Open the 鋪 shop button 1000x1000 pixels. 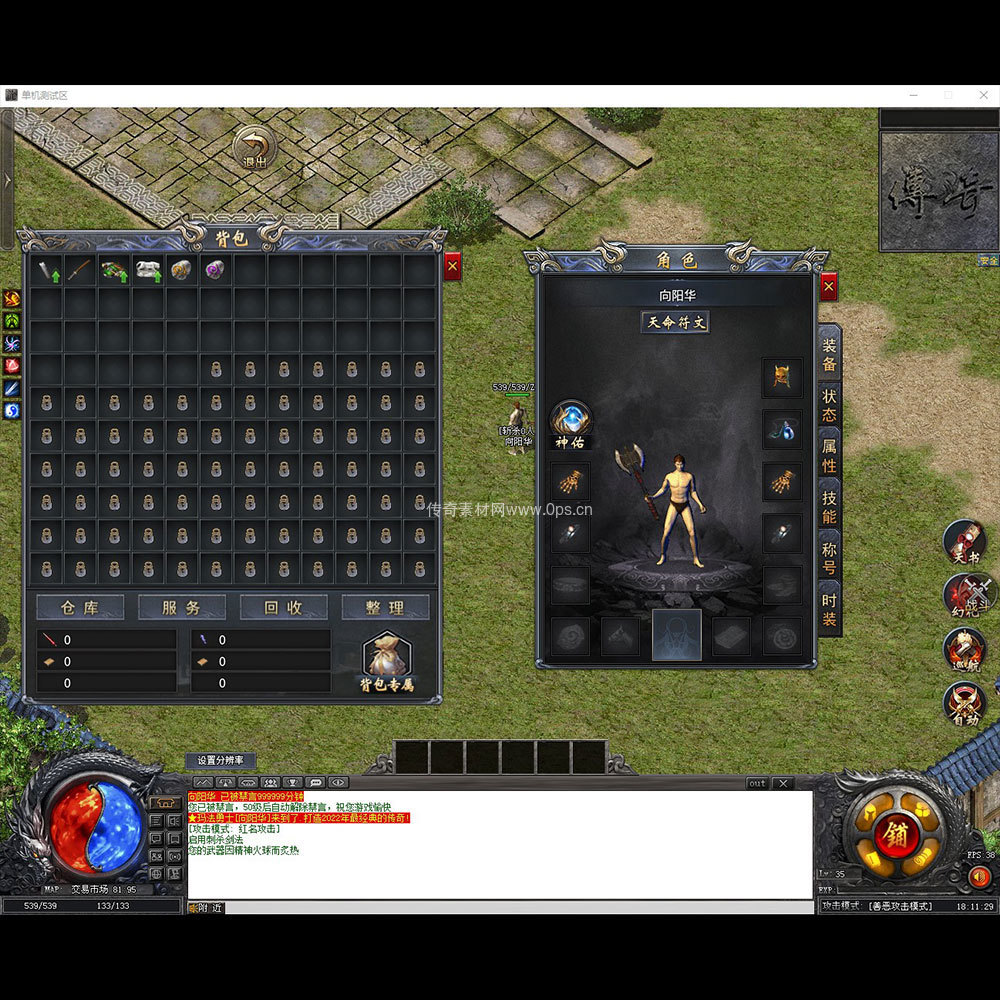point(896,835)
